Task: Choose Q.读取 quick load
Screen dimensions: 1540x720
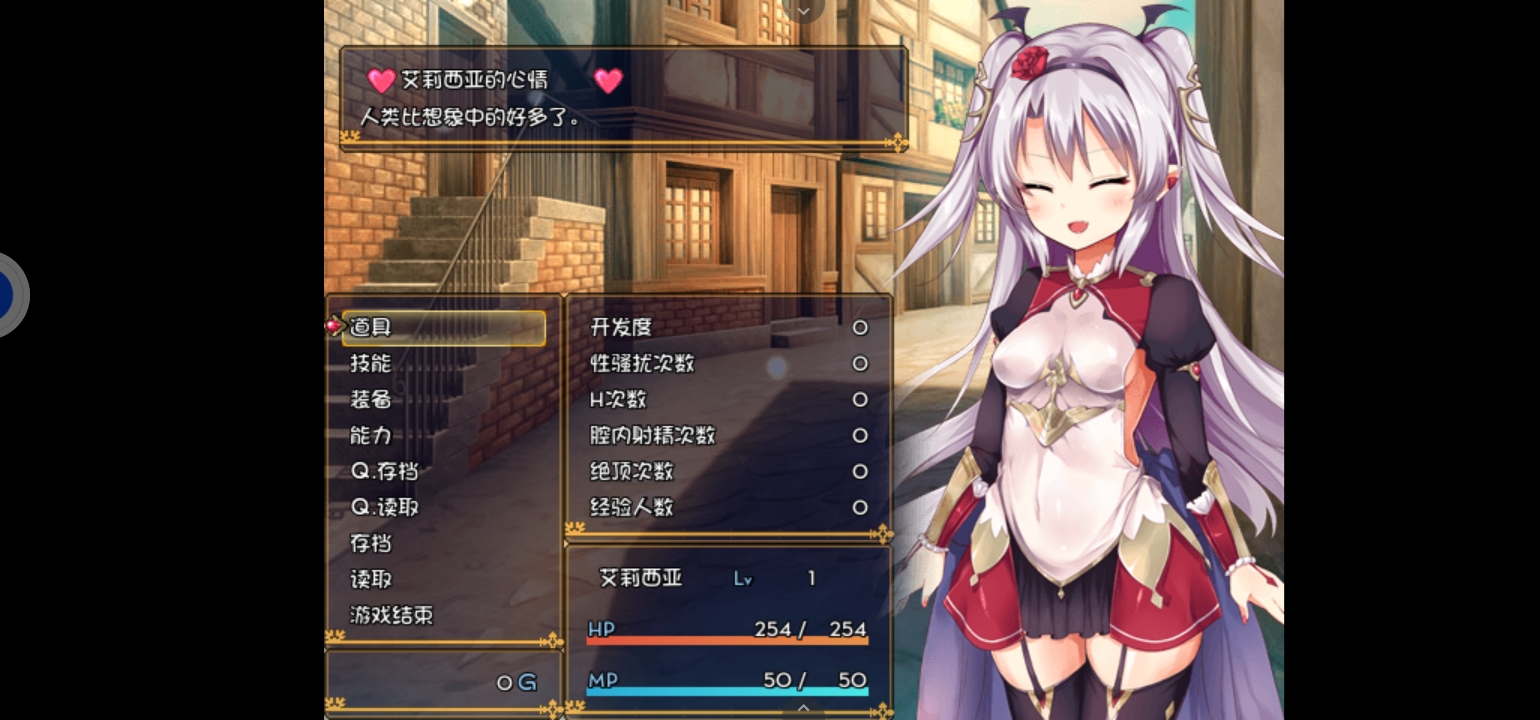Action: pyautogui.click(x=385, y=508)
